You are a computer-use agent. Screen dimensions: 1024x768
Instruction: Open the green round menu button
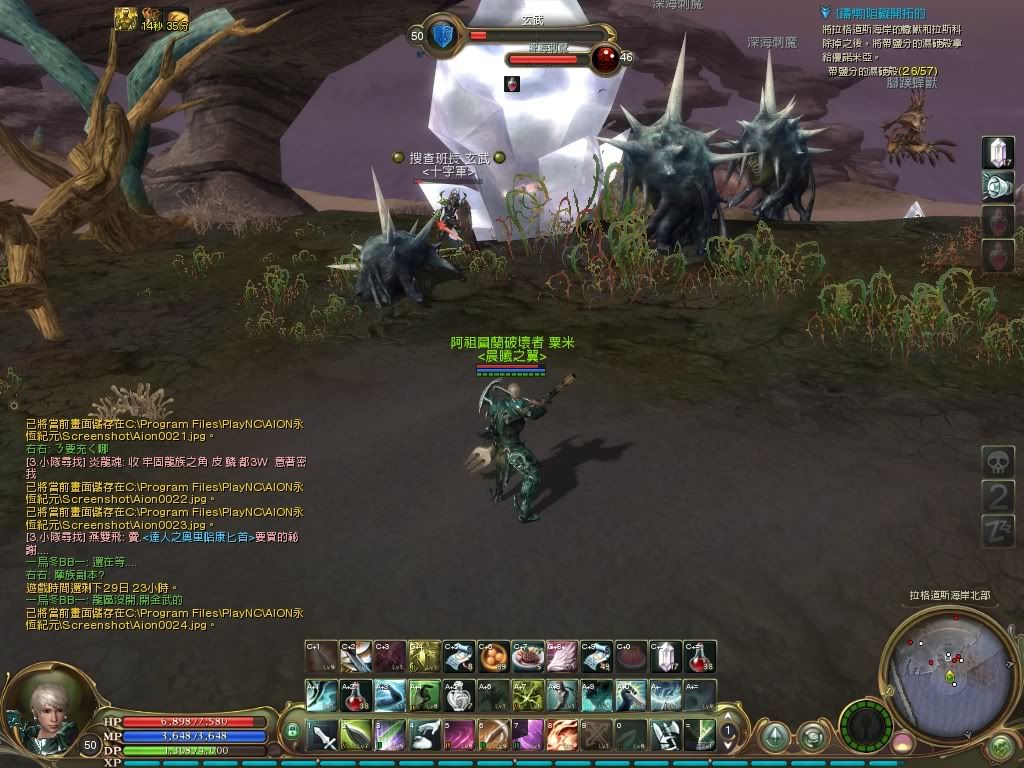(x=998, y=747)
